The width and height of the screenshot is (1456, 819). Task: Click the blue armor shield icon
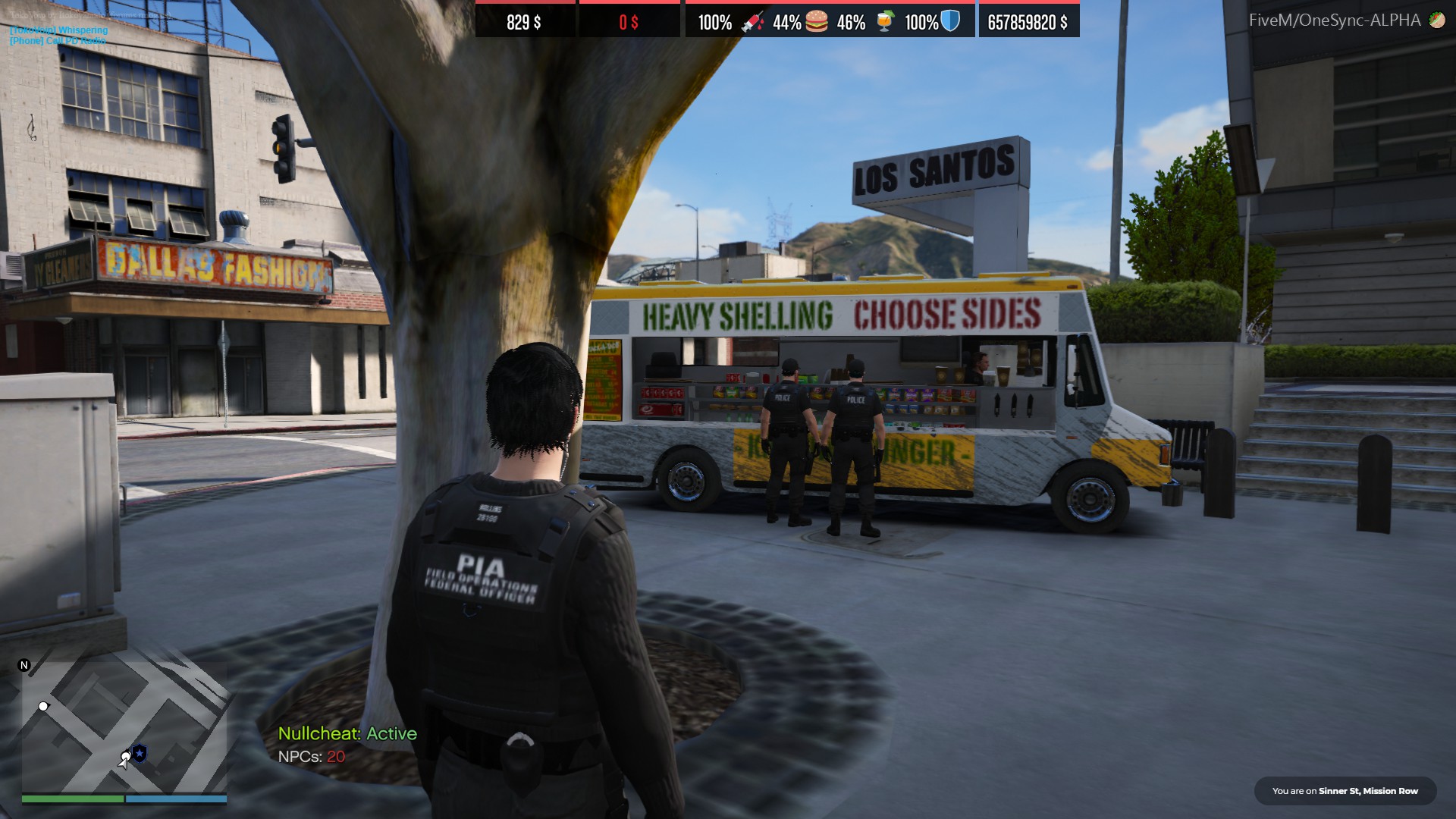point(950,21)
